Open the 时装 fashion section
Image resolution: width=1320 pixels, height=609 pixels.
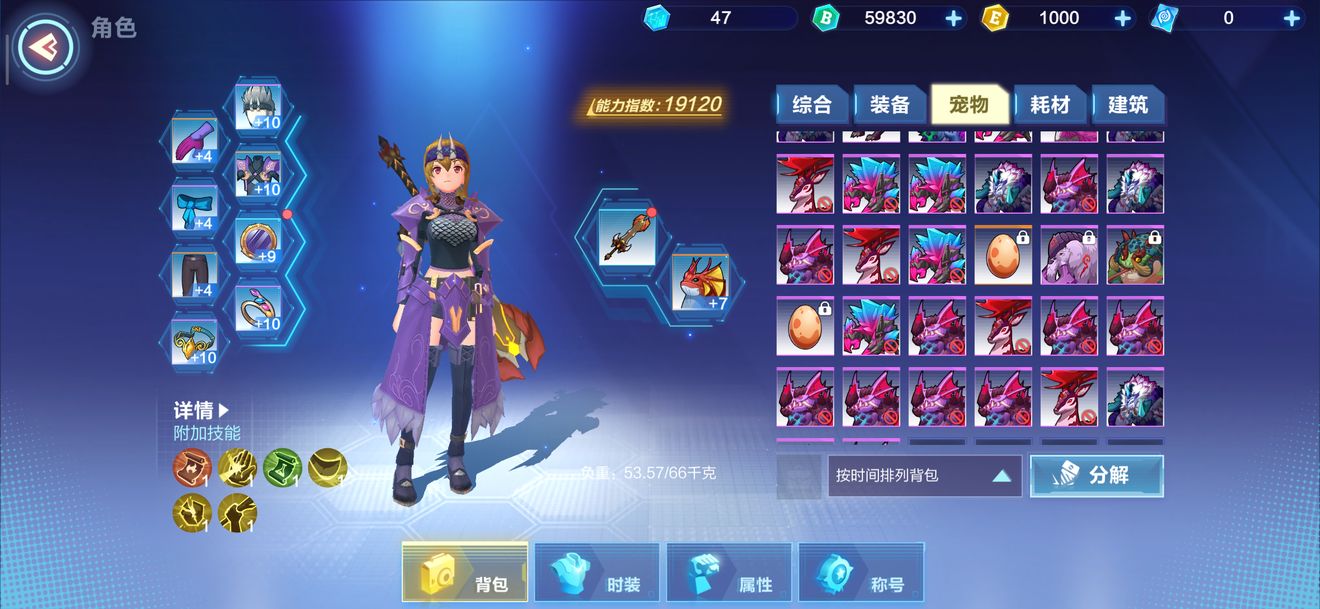point(597,573)
